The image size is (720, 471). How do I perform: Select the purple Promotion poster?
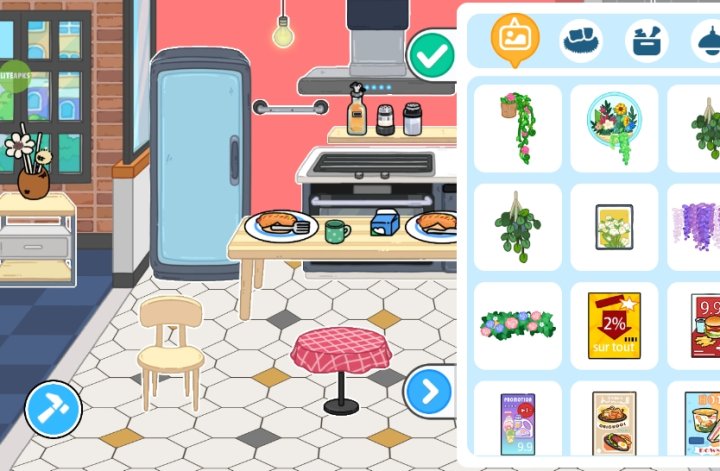[517, 424]
